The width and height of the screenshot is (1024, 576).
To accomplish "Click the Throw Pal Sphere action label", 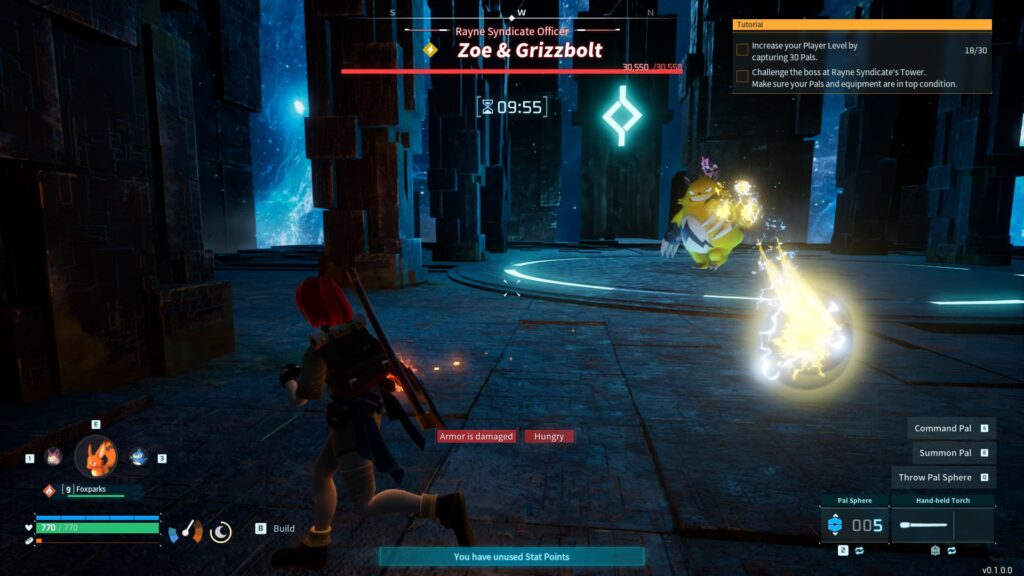I will pos(936,478).
